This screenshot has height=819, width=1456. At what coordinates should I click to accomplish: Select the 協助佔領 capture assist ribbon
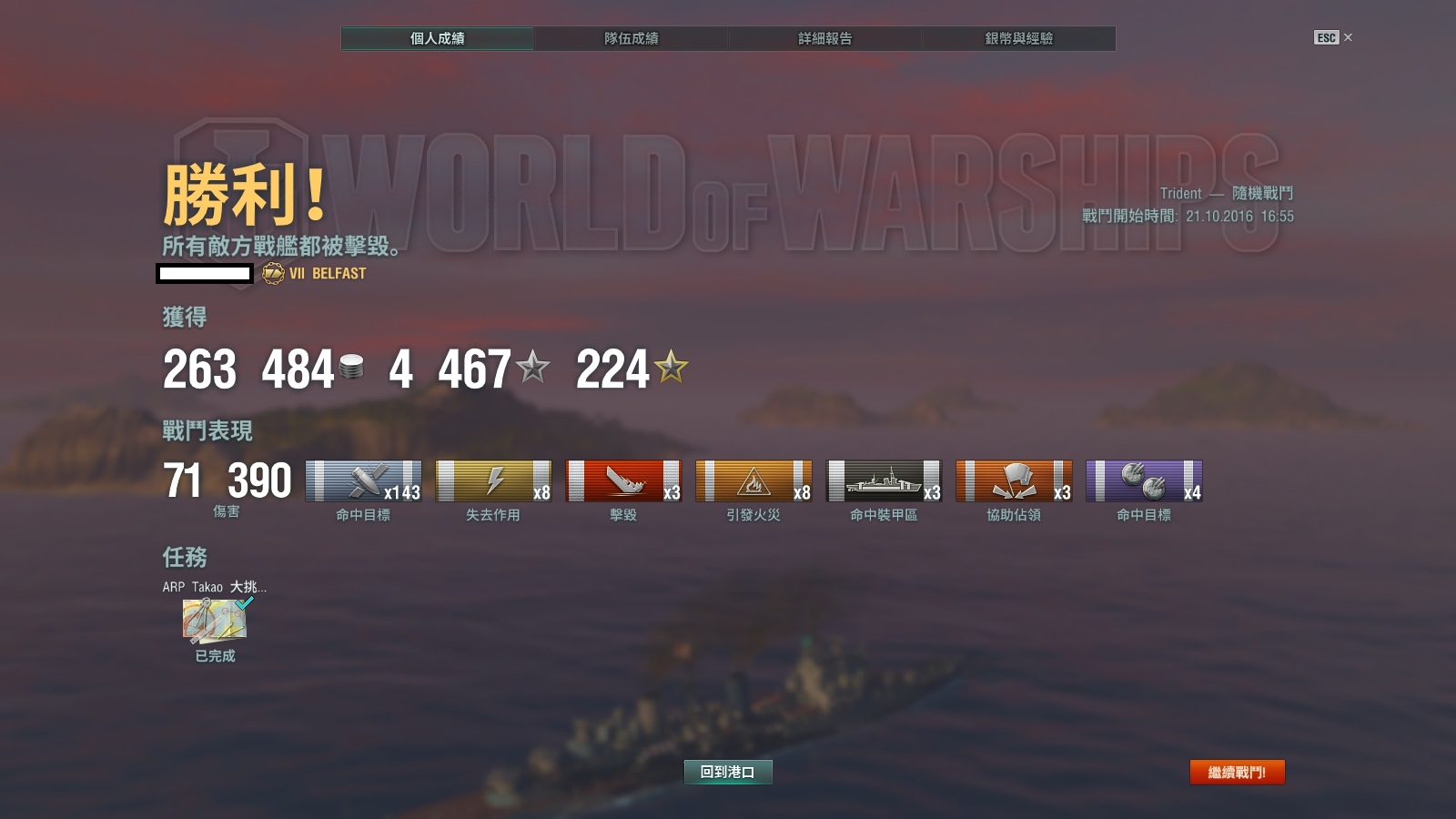tap(1014, 481)
